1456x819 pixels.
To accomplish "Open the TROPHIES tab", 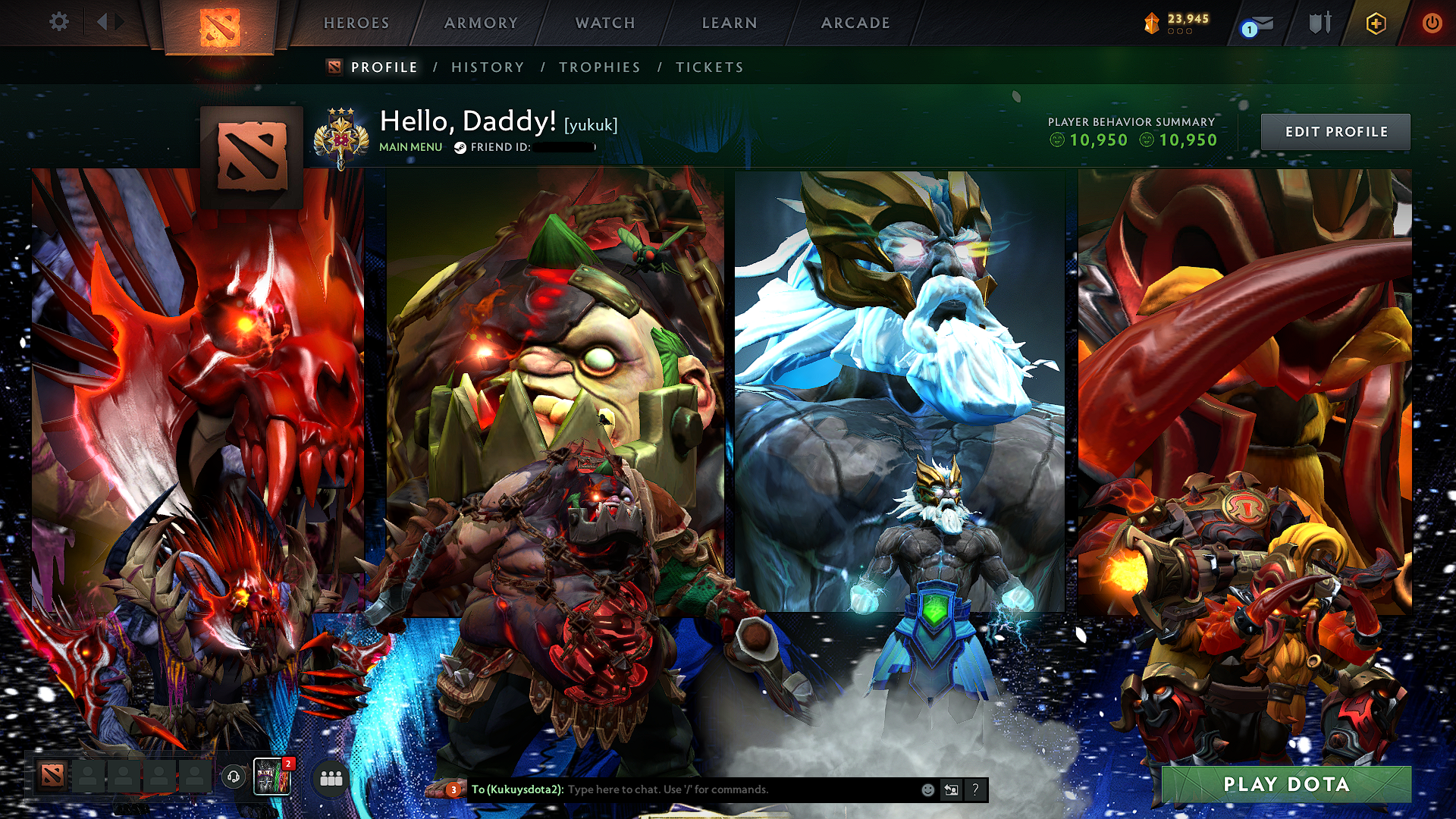I will pos(599,67).
